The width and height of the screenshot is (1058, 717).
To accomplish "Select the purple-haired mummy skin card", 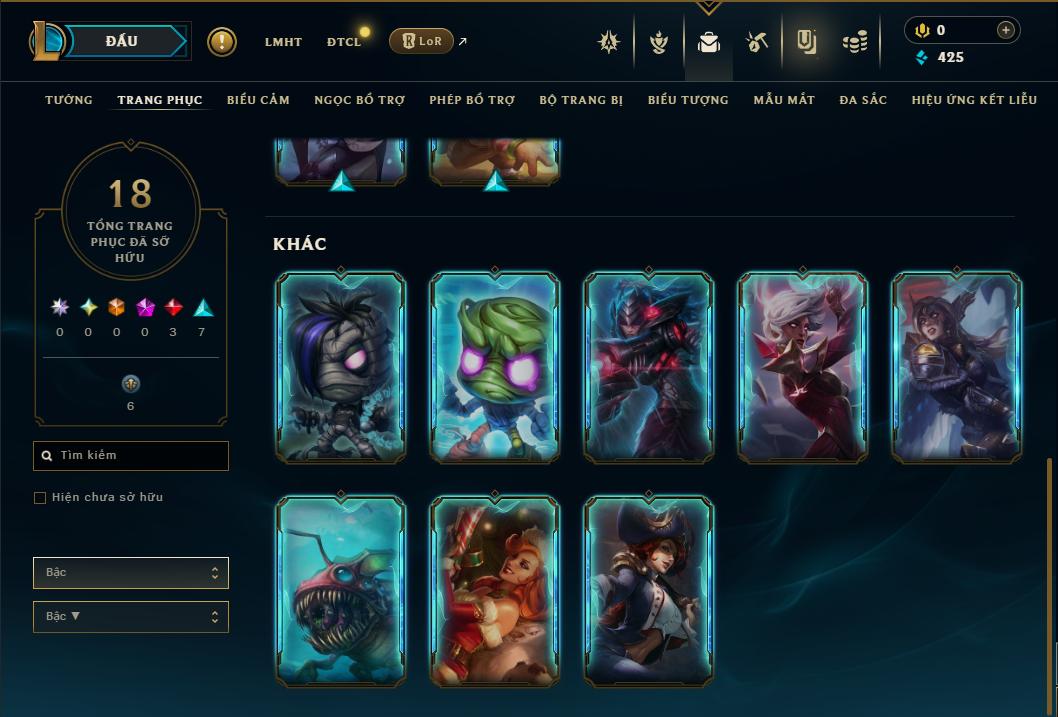I will point(341,367).
